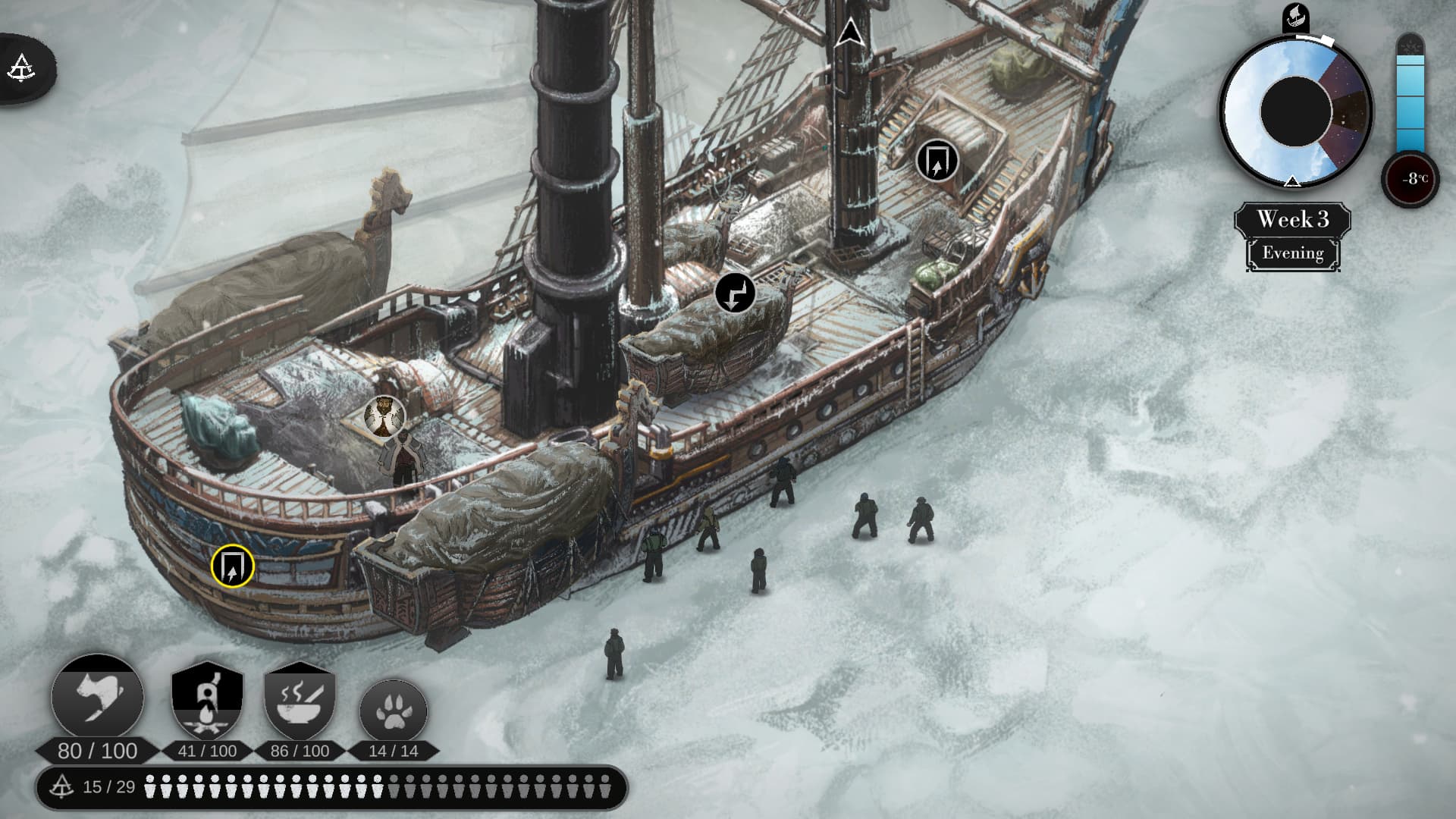
Task: Open the crew count bar
Action: tap(331, 787)
